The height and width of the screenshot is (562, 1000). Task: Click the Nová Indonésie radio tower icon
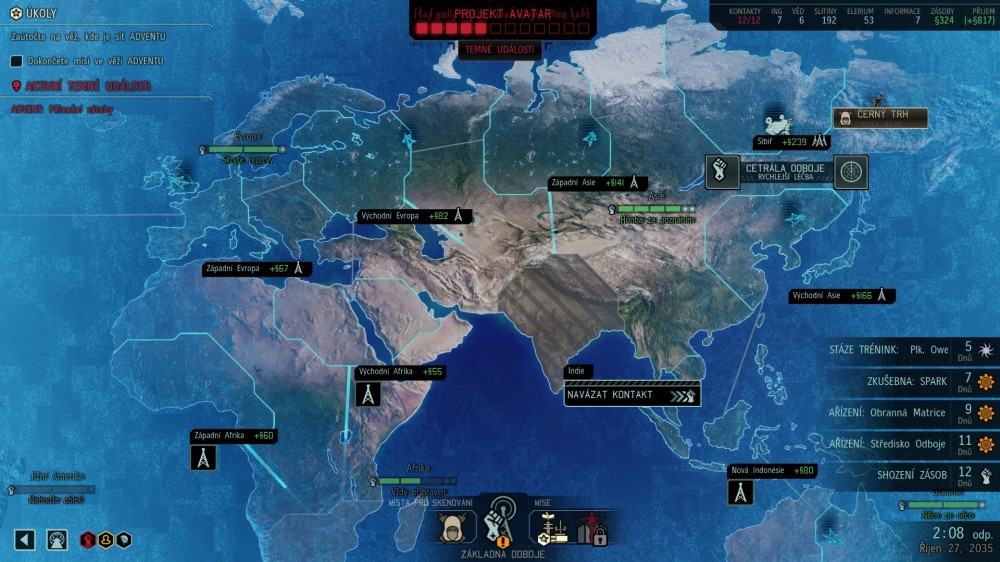point(740,492)
